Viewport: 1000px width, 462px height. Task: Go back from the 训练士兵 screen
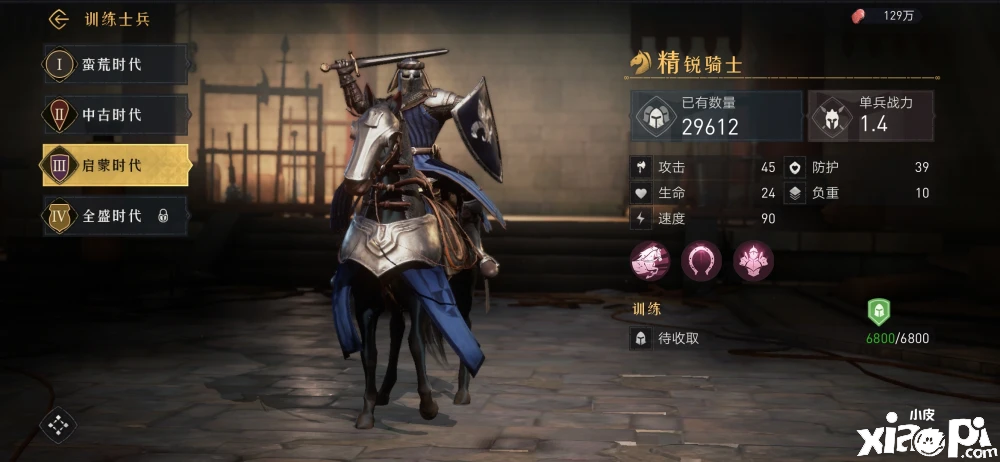click(59, 19)
